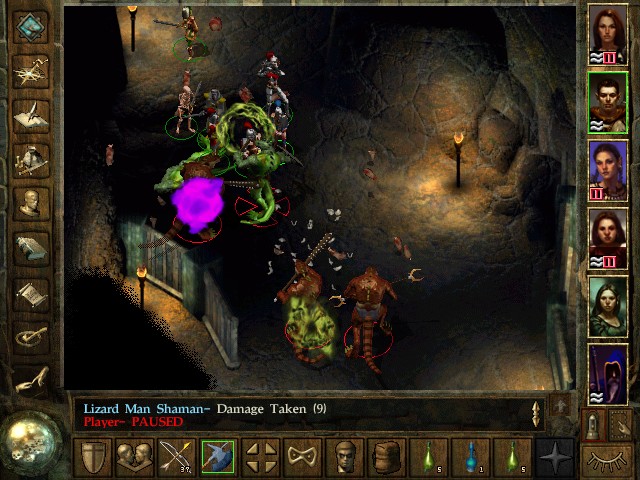Screen dimensions: 640x480
Task: Equip the arrows quick weapon slot
Action: 175,458
